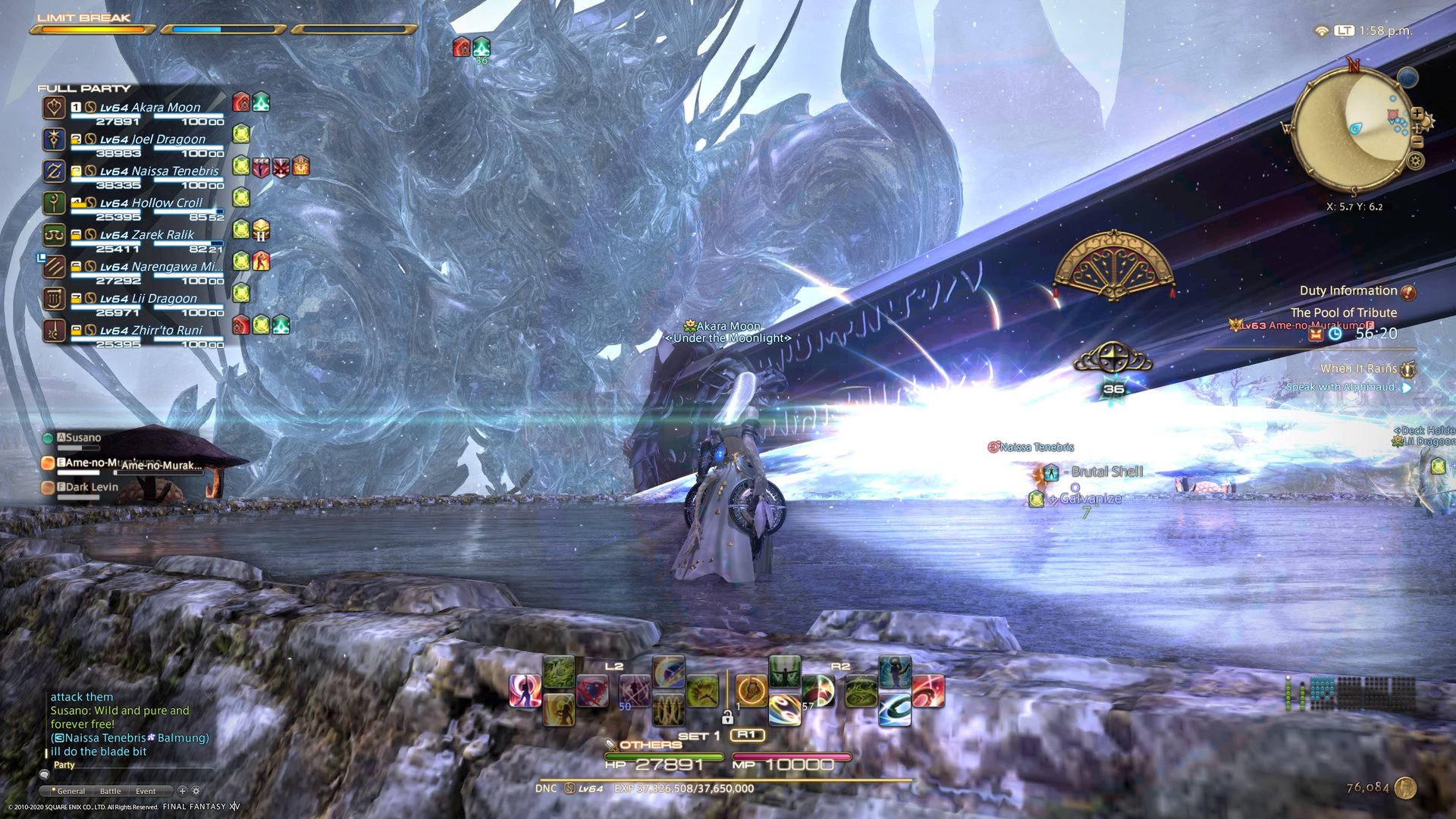Open chat log settings gear
Viewport: 1456px width, 819px height.
[x=196, y=791]
